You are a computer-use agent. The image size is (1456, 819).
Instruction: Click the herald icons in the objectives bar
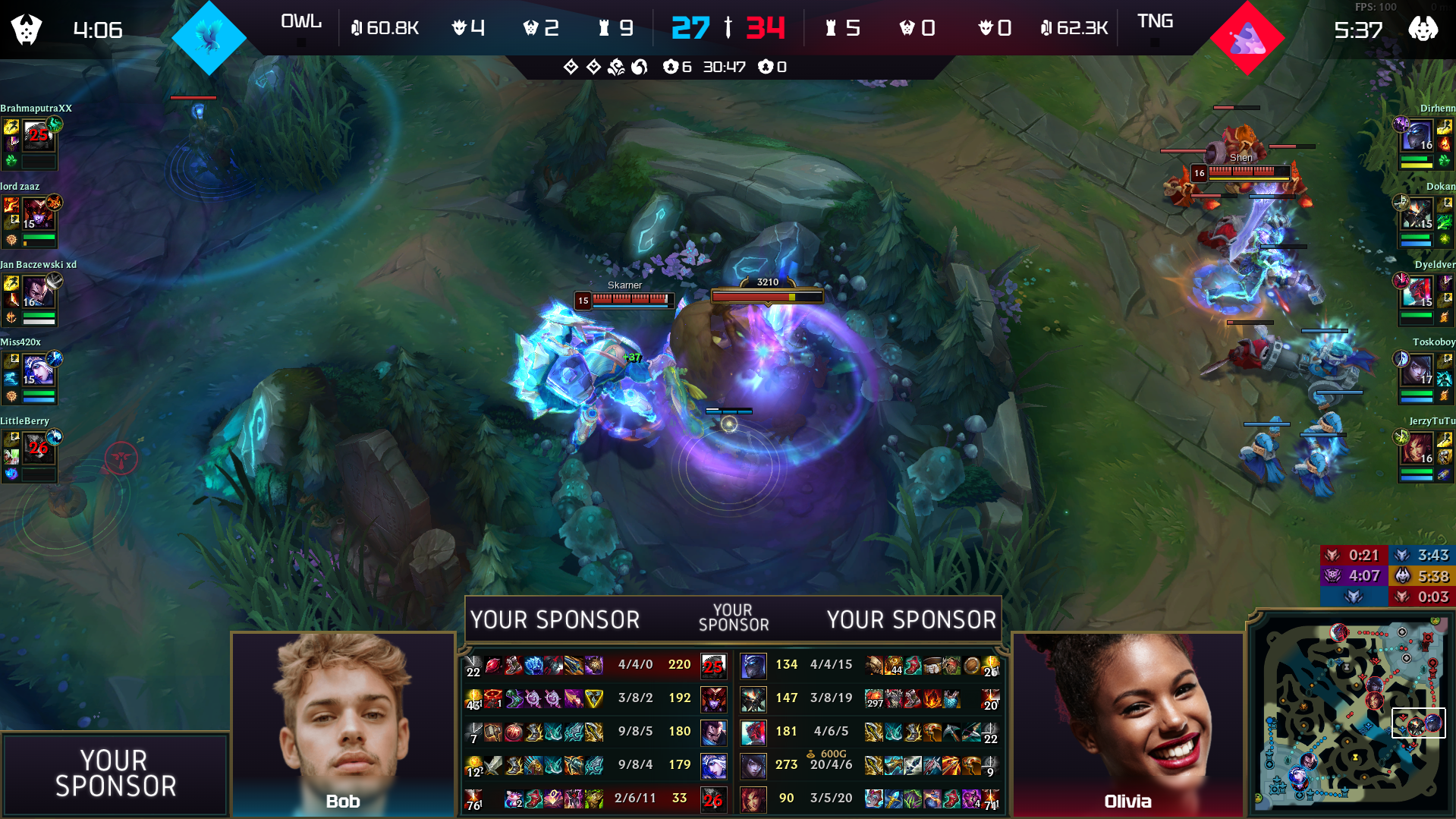click(580, 67)
